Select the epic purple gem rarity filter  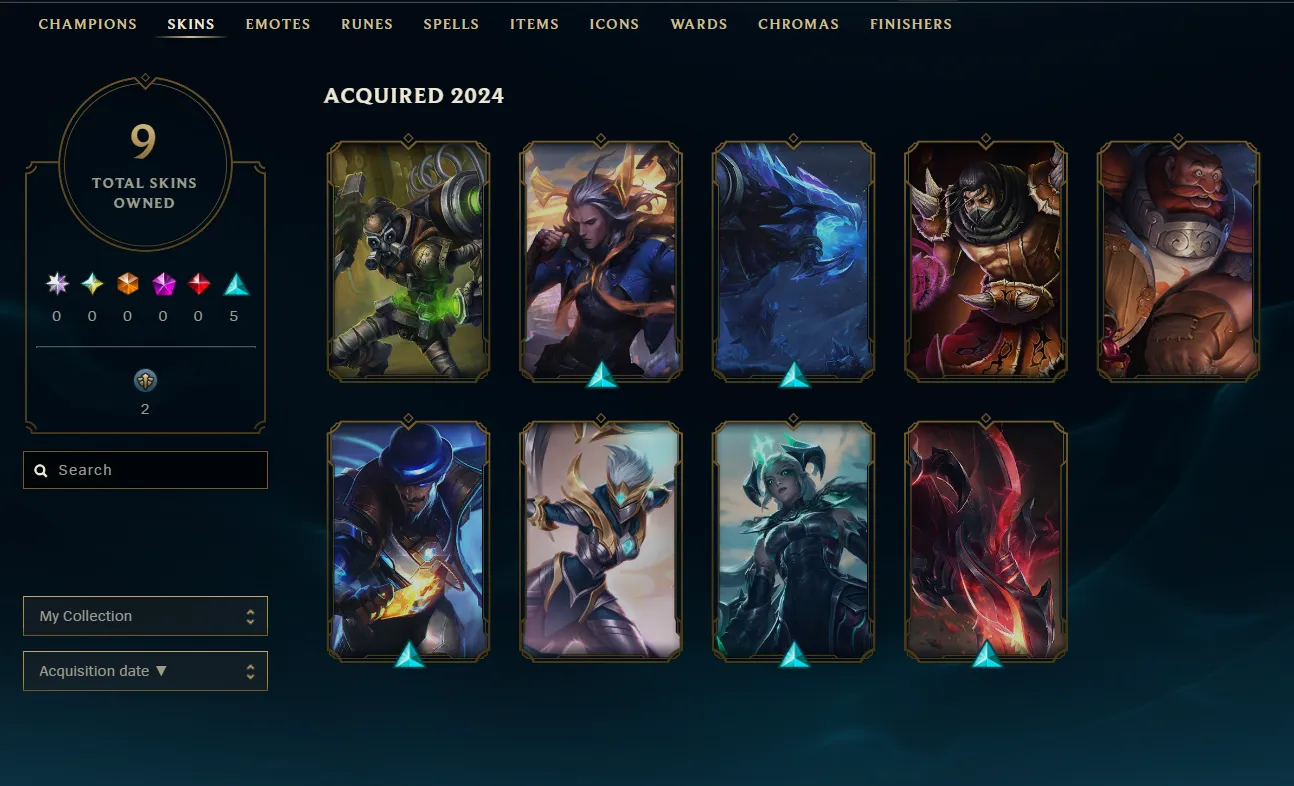pos(162,283)
